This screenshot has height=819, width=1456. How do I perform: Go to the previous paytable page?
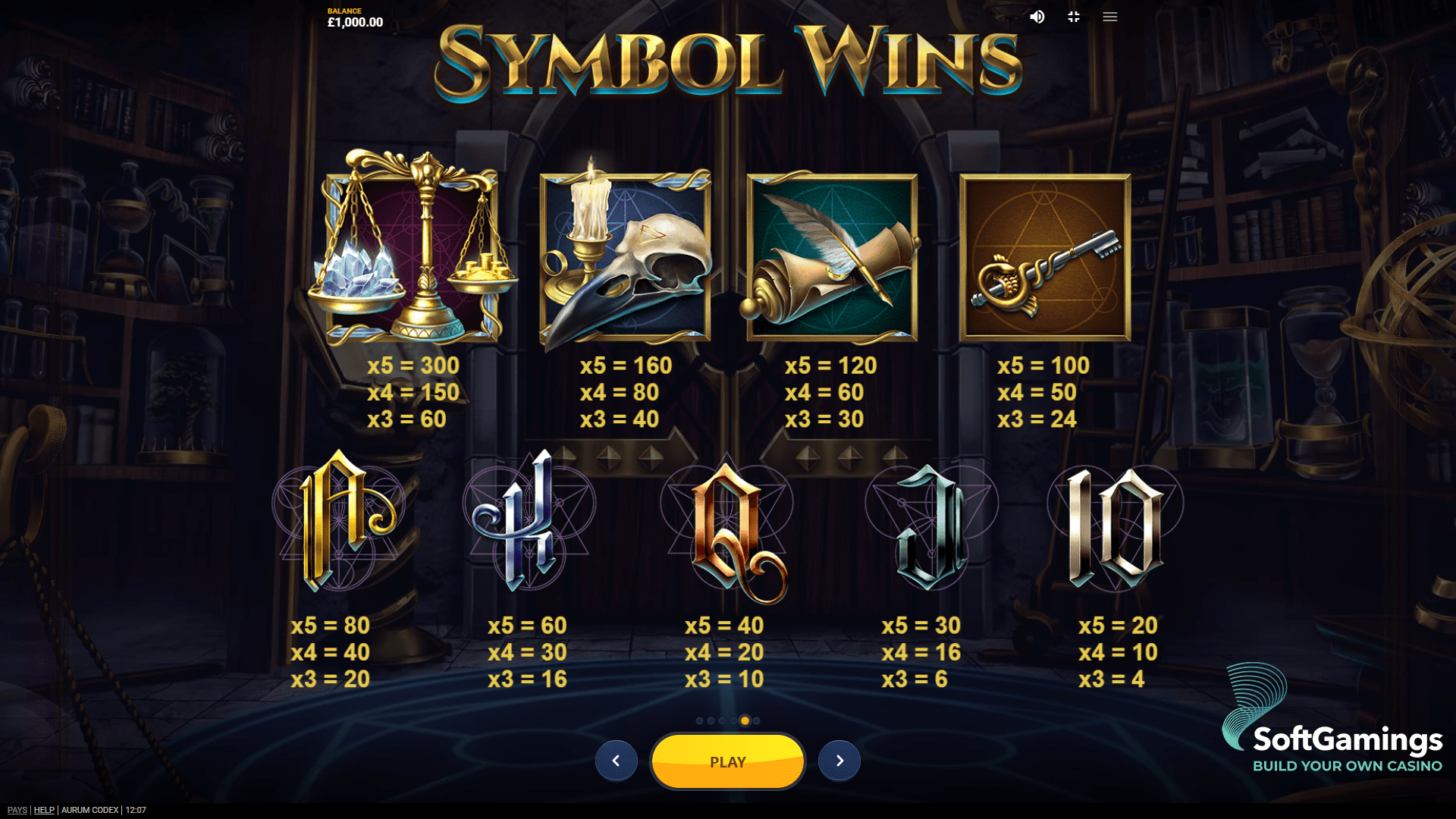pyautogui.click(x=617, y=761)
